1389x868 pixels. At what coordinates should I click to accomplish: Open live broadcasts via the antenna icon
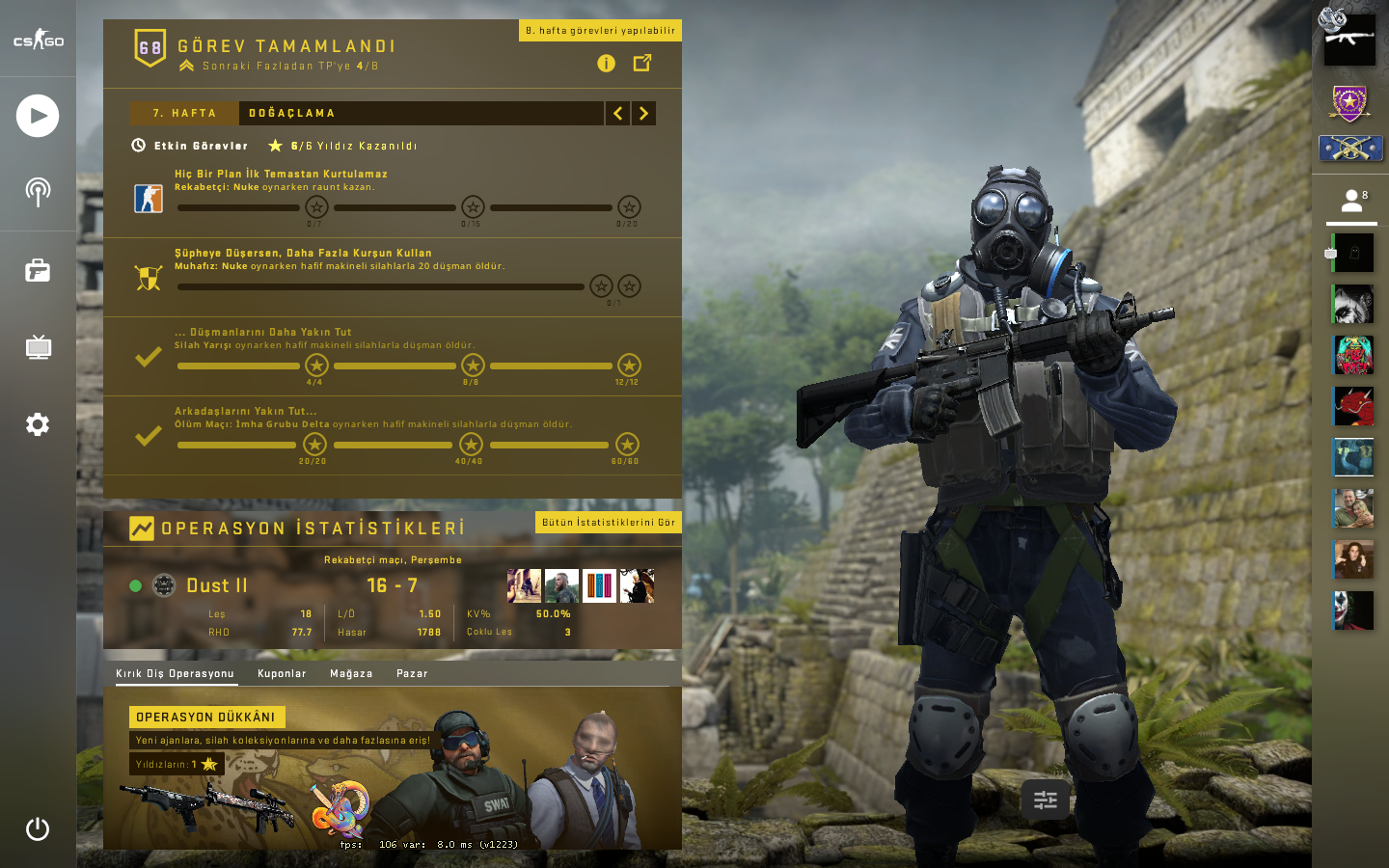(38, 192)
